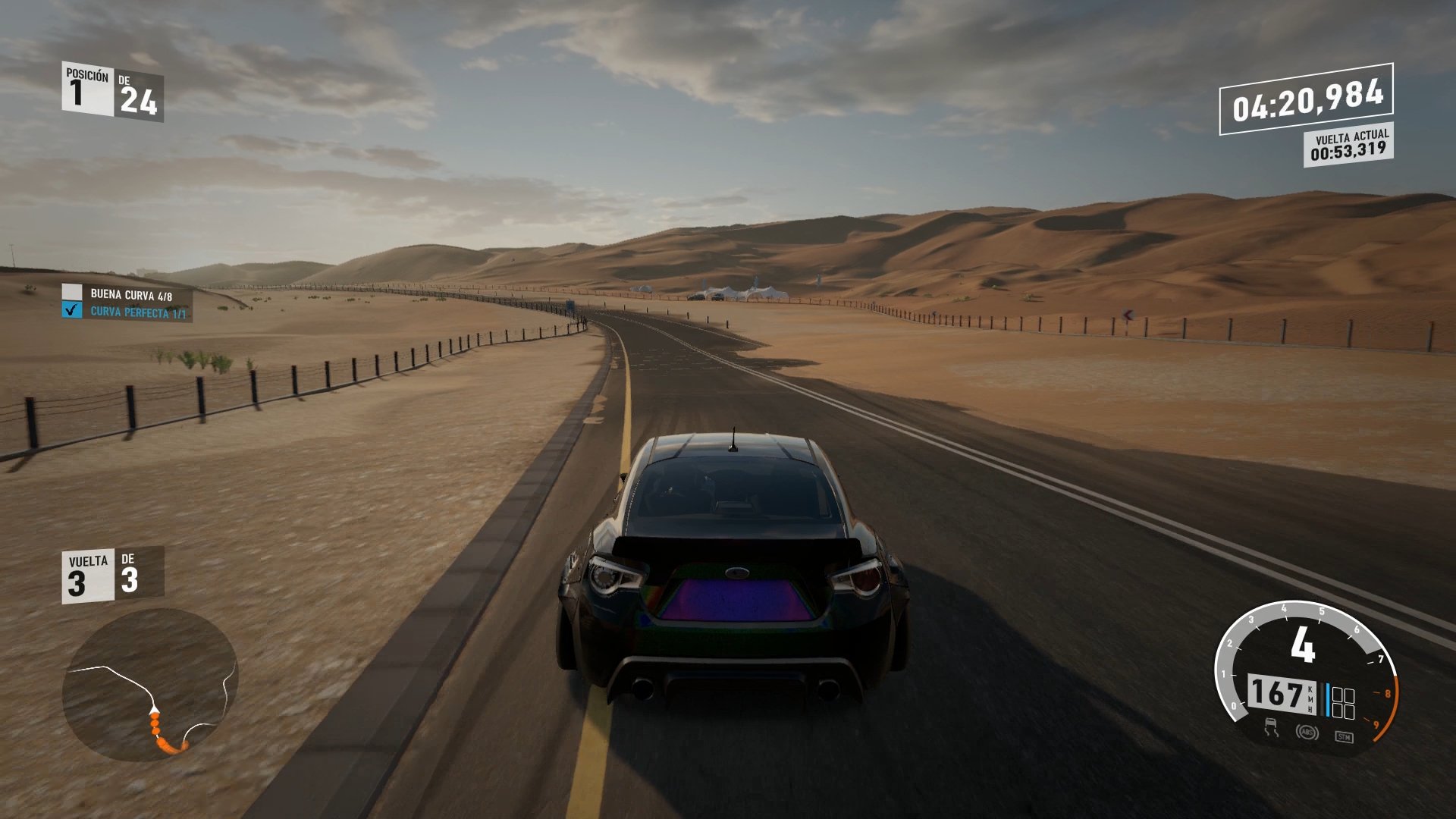Image resolution: width=1456 pixels, height=819 pixels.
Task: Select the traction control icon on the tachometer
Action: pyautogui.click(x=1271, y=727)
